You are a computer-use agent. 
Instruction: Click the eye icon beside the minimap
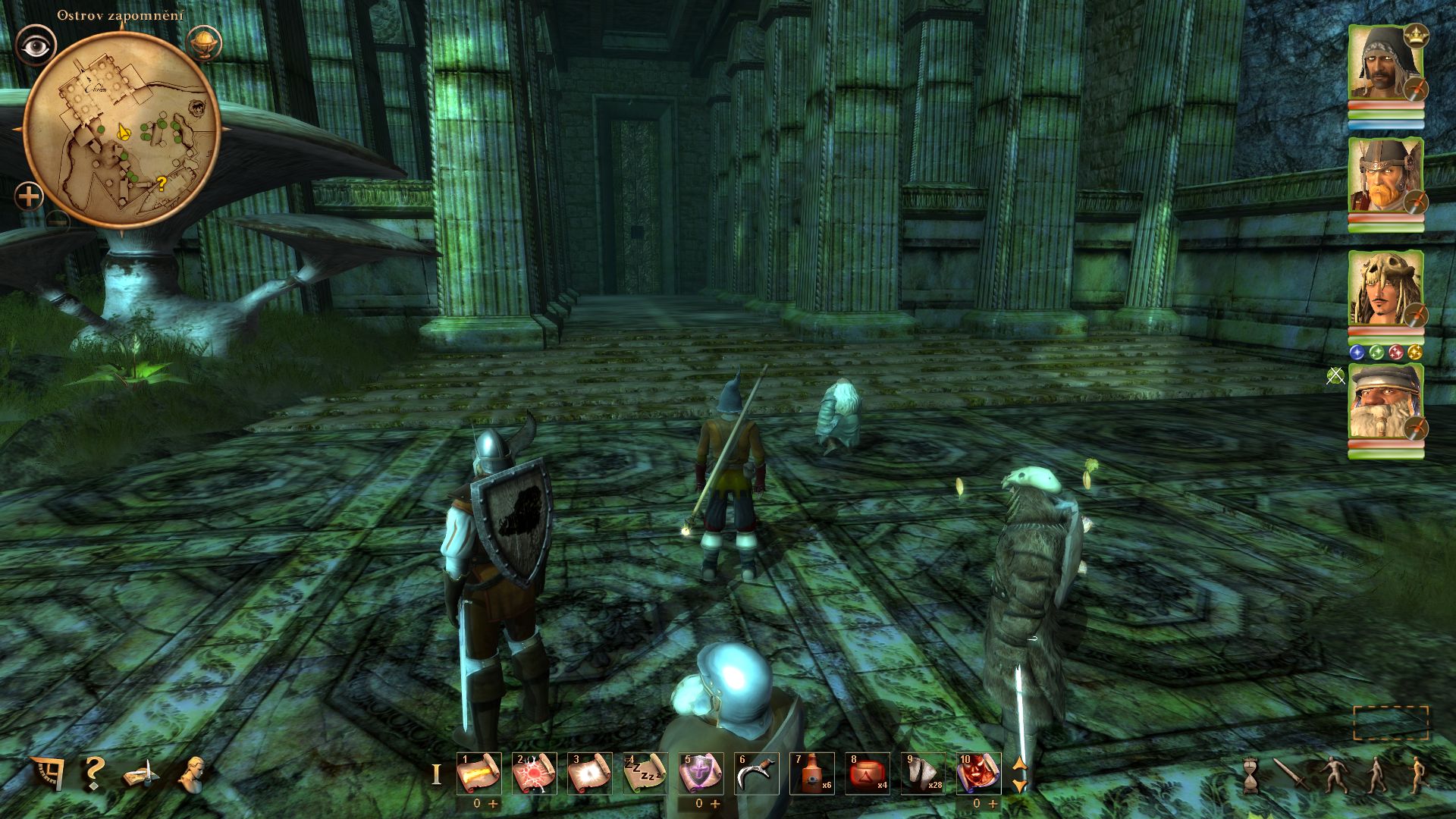35,47
